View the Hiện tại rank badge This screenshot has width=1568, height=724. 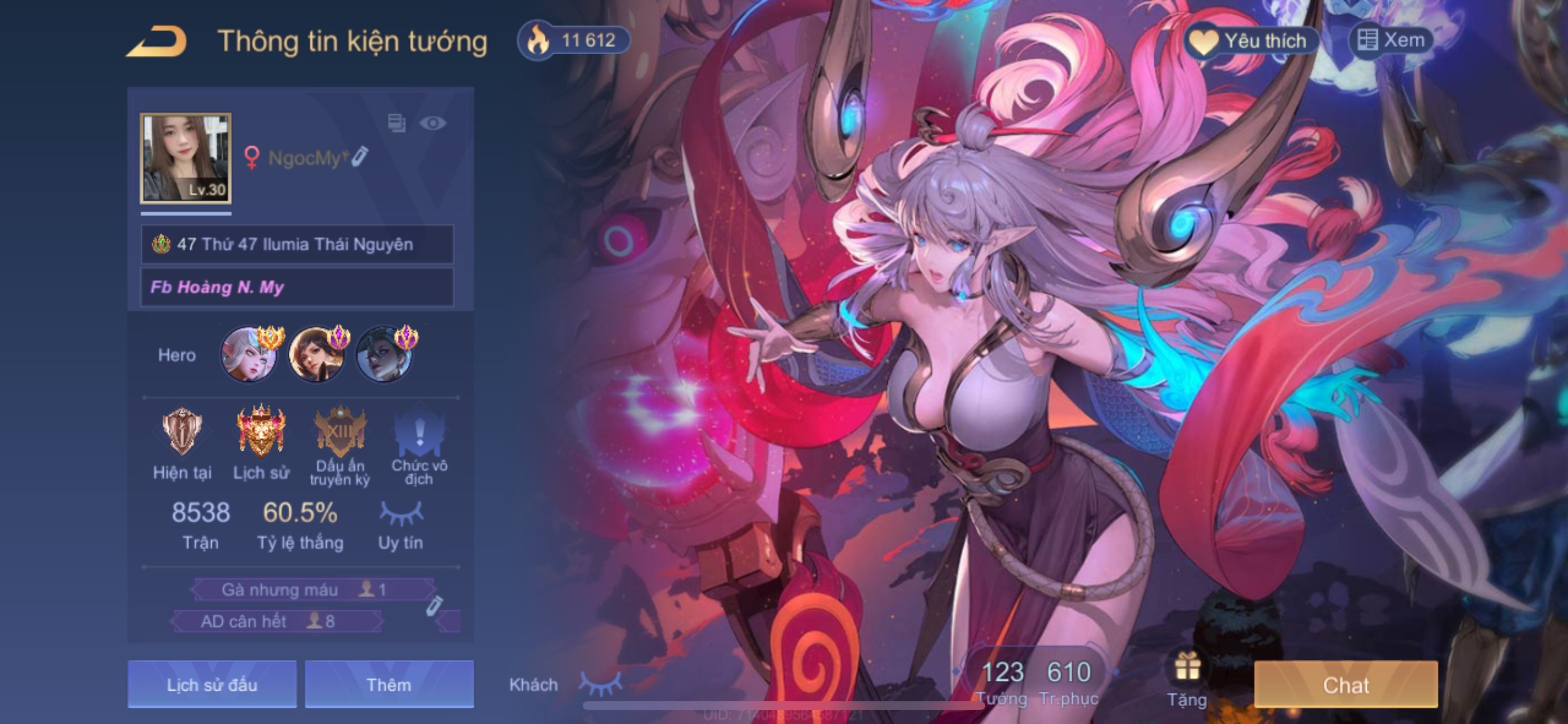click(182, 433)
